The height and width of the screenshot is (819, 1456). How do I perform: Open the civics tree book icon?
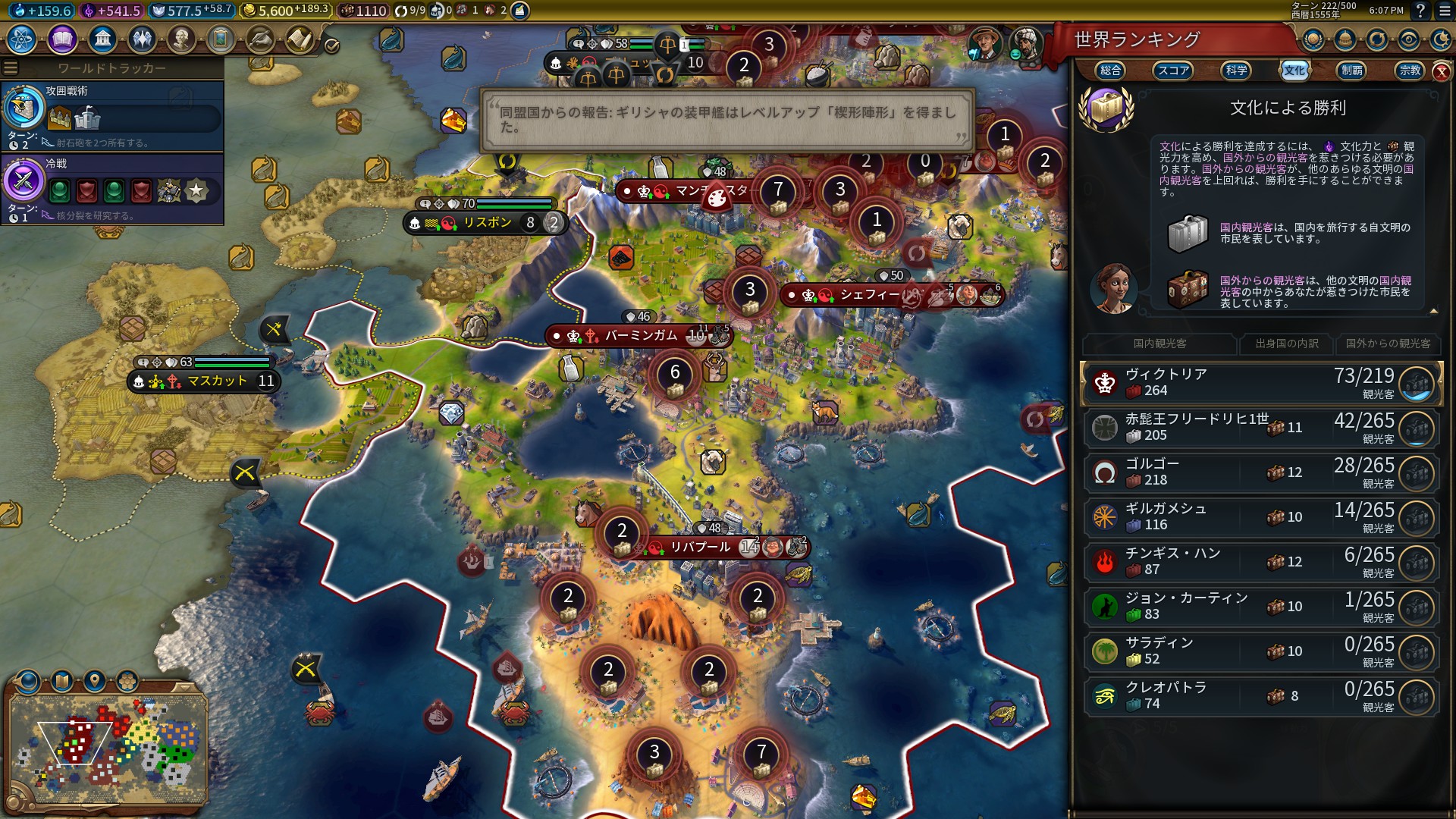[62, 39]
